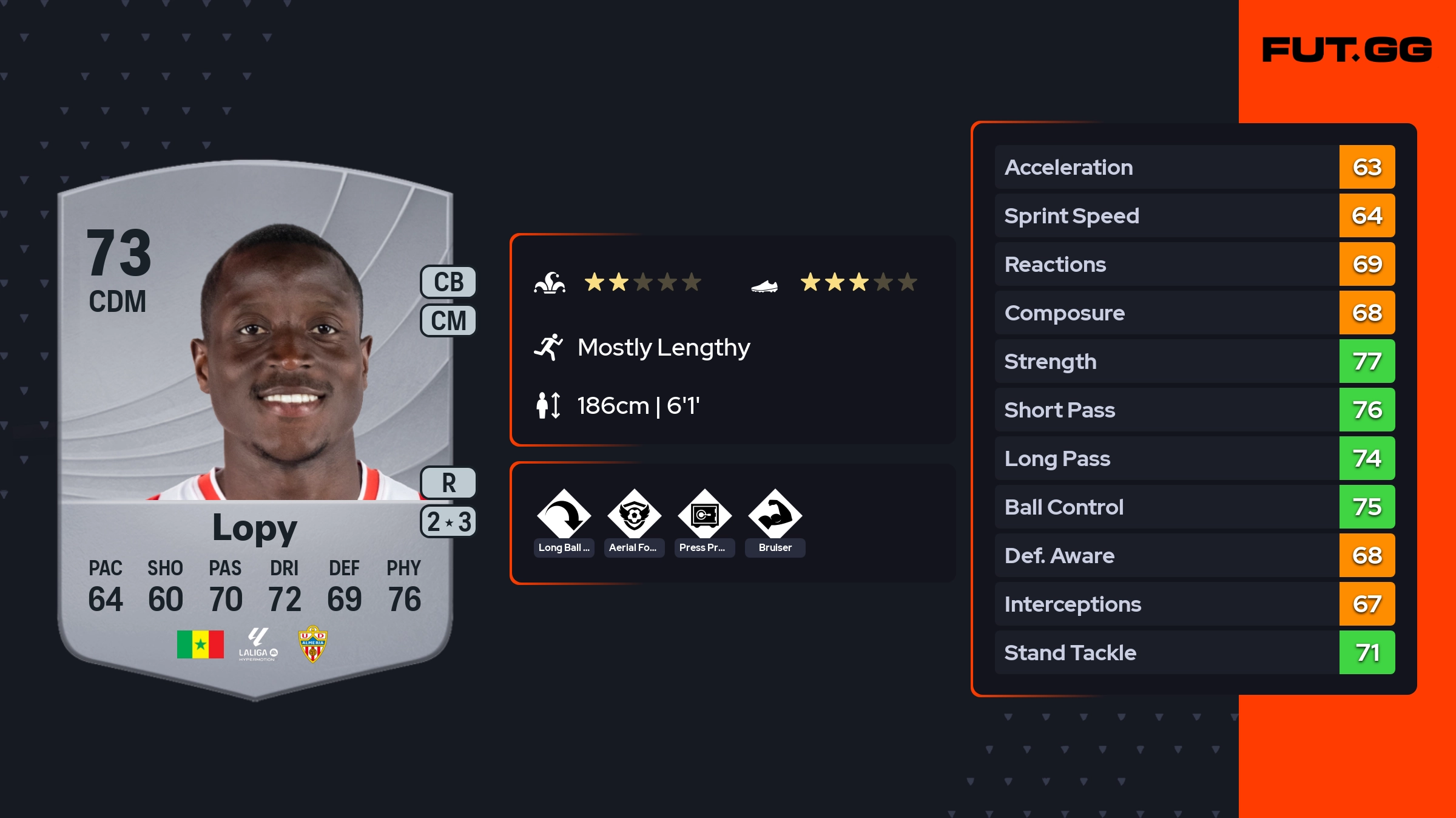Open the Sprint Speed stat row

(x=1194, y=215)
